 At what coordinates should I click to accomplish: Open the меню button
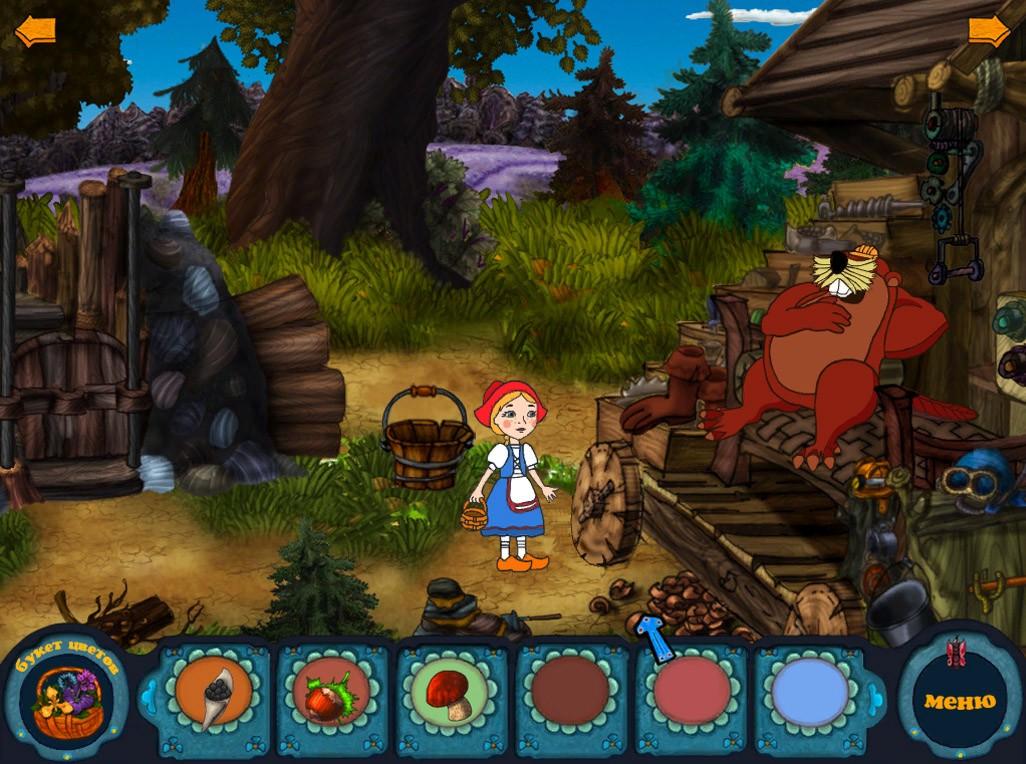click(959, 700)
